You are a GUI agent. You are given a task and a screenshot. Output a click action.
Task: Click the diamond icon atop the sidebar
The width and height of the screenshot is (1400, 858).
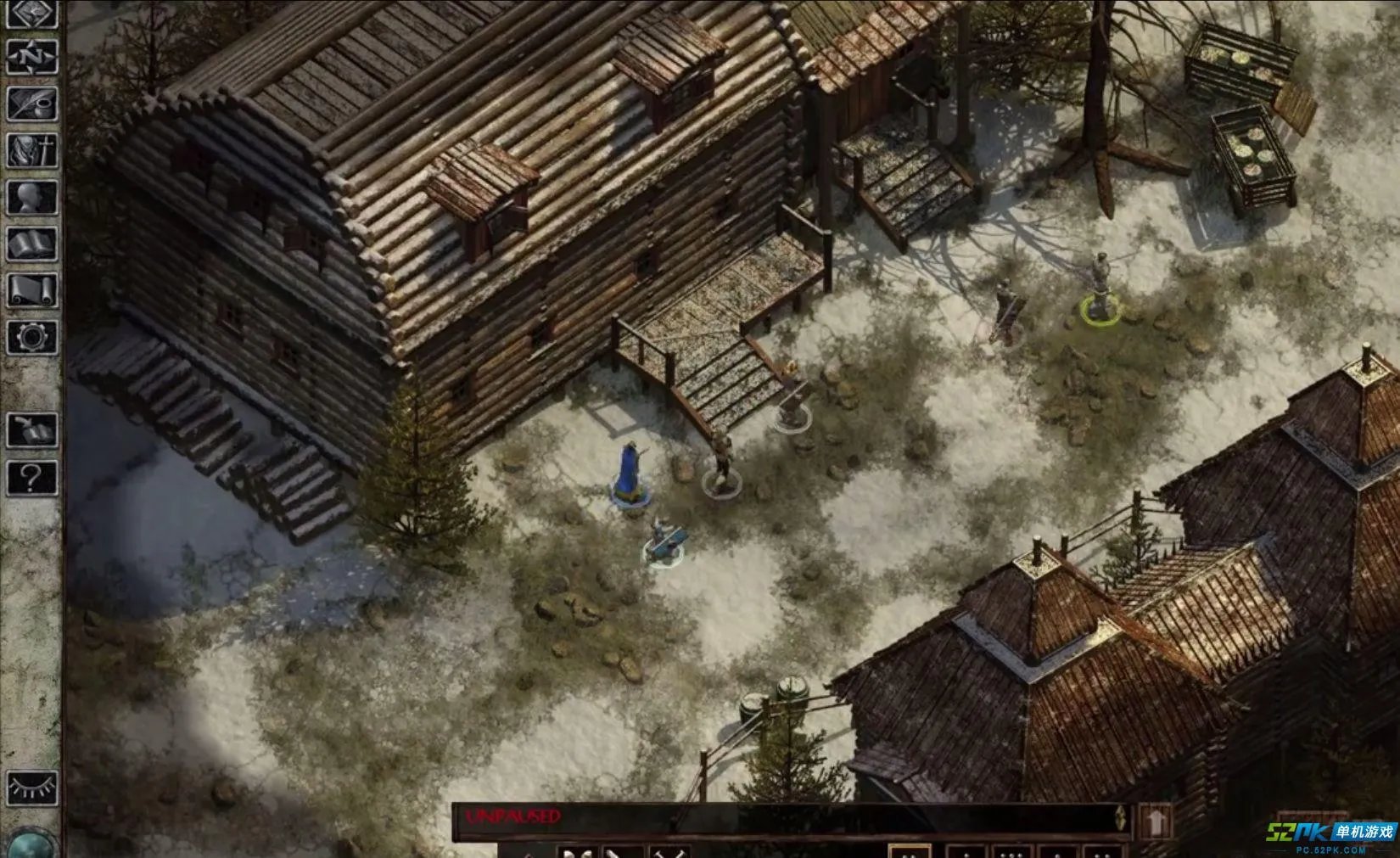(32, 14)
